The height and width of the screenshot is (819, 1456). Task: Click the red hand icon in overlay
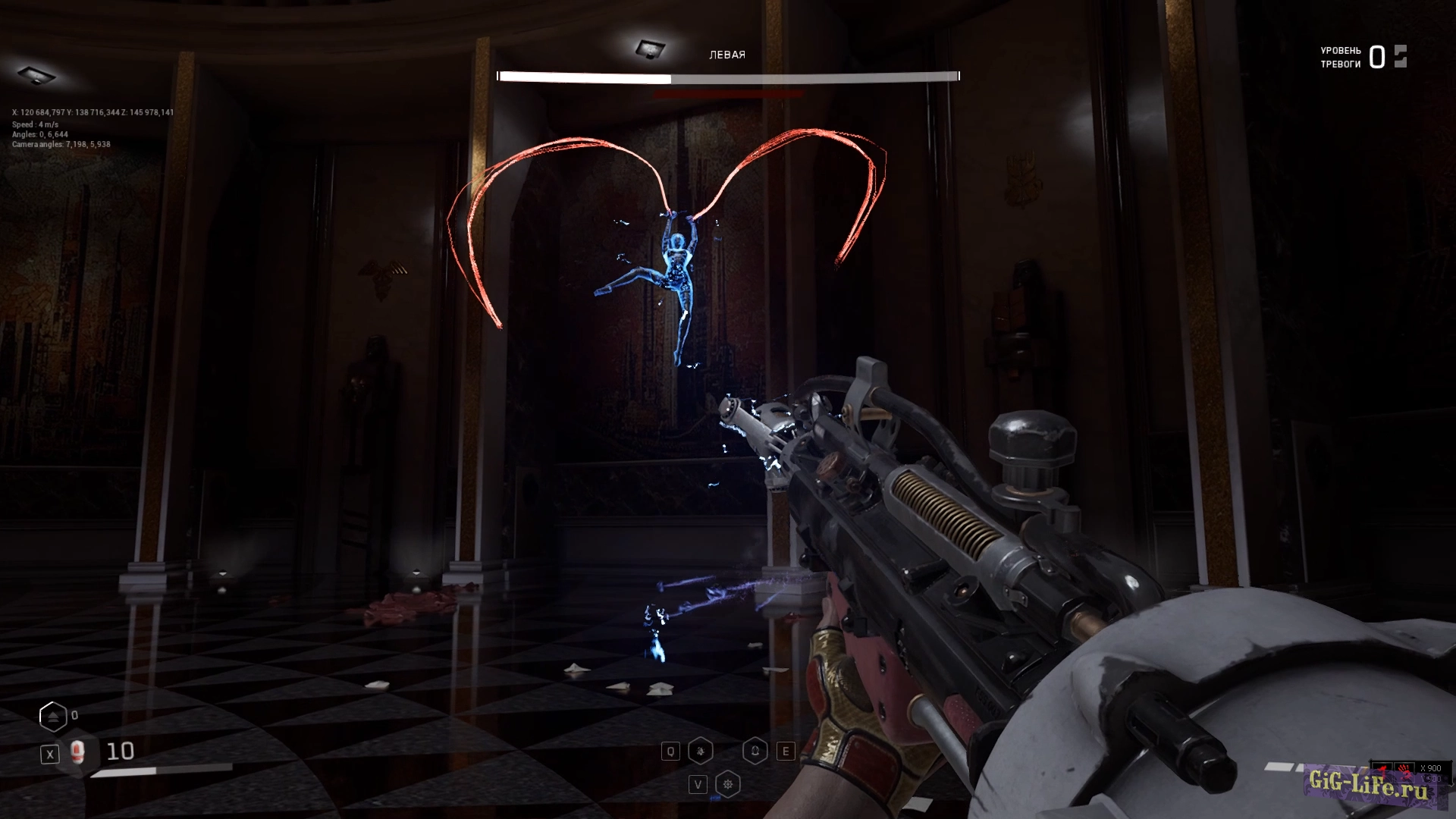[x=1404, y=770]
